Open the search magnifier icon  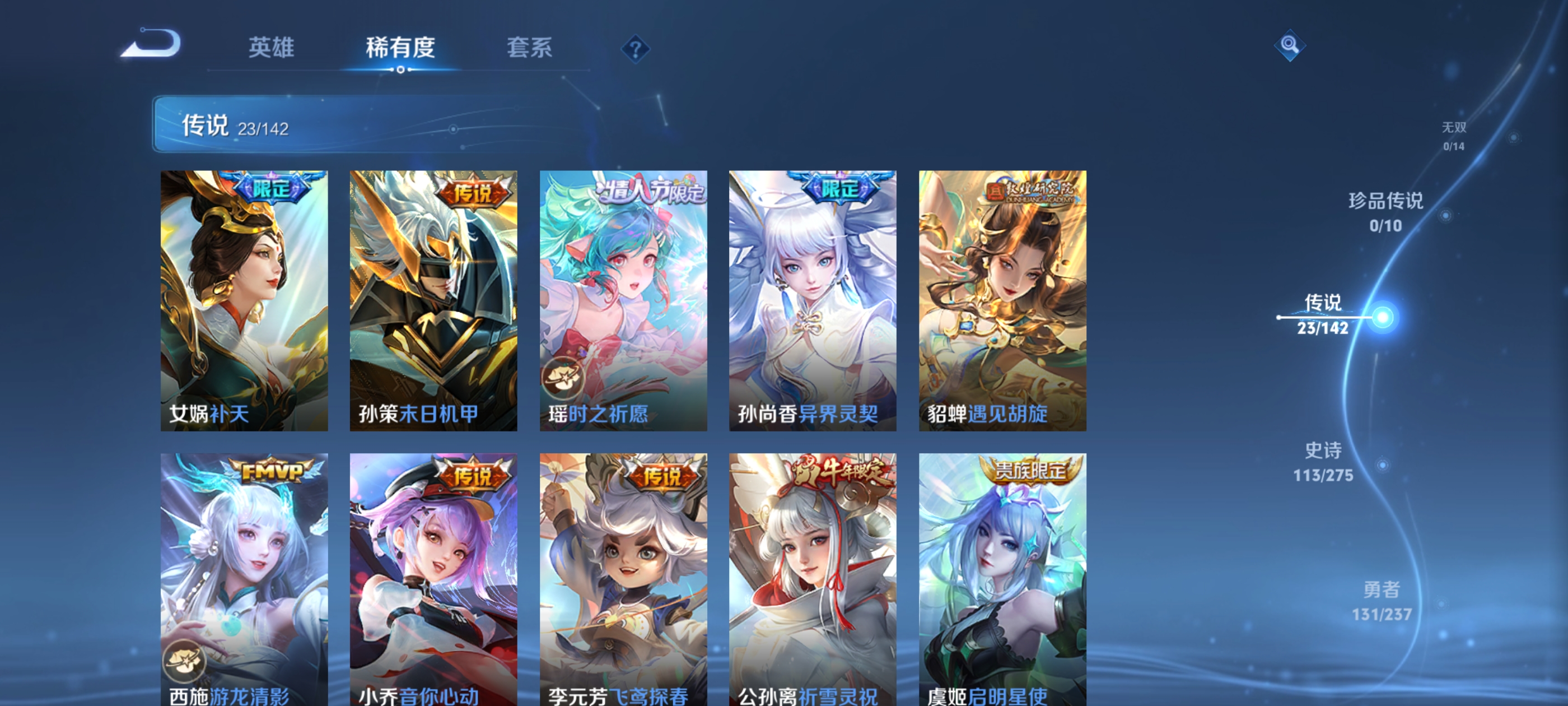(1290, 46)
